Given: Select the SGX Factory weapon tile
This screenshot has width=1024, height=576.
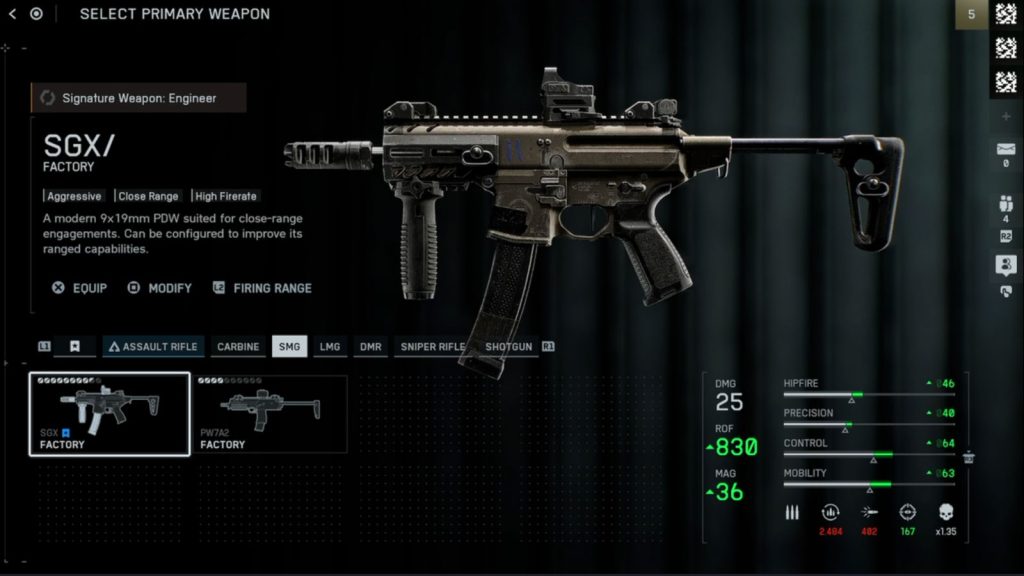Looking at the screenshot, I should 109,414.
